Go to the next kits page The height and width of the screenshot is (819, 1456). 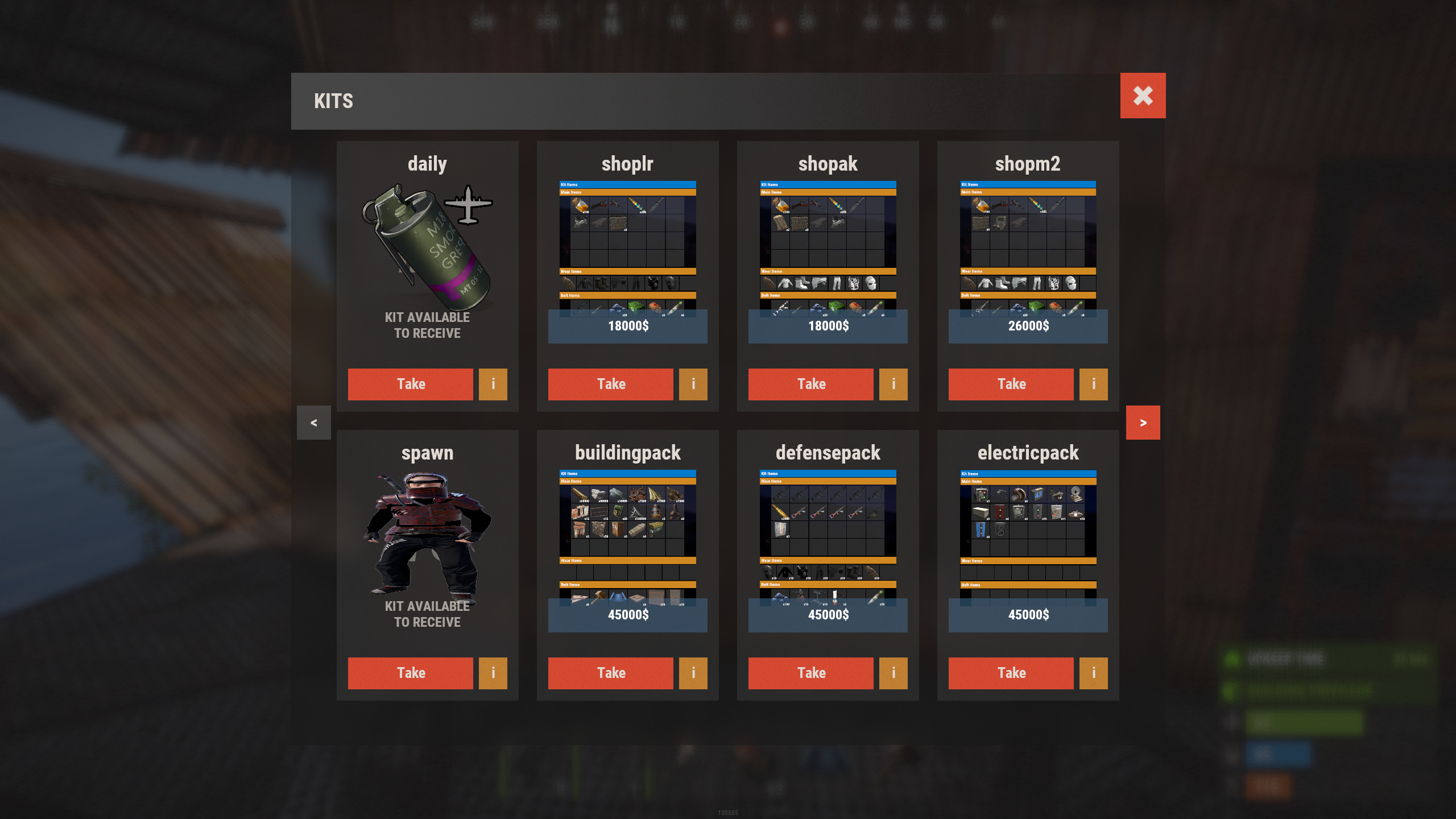(1143, 423)
